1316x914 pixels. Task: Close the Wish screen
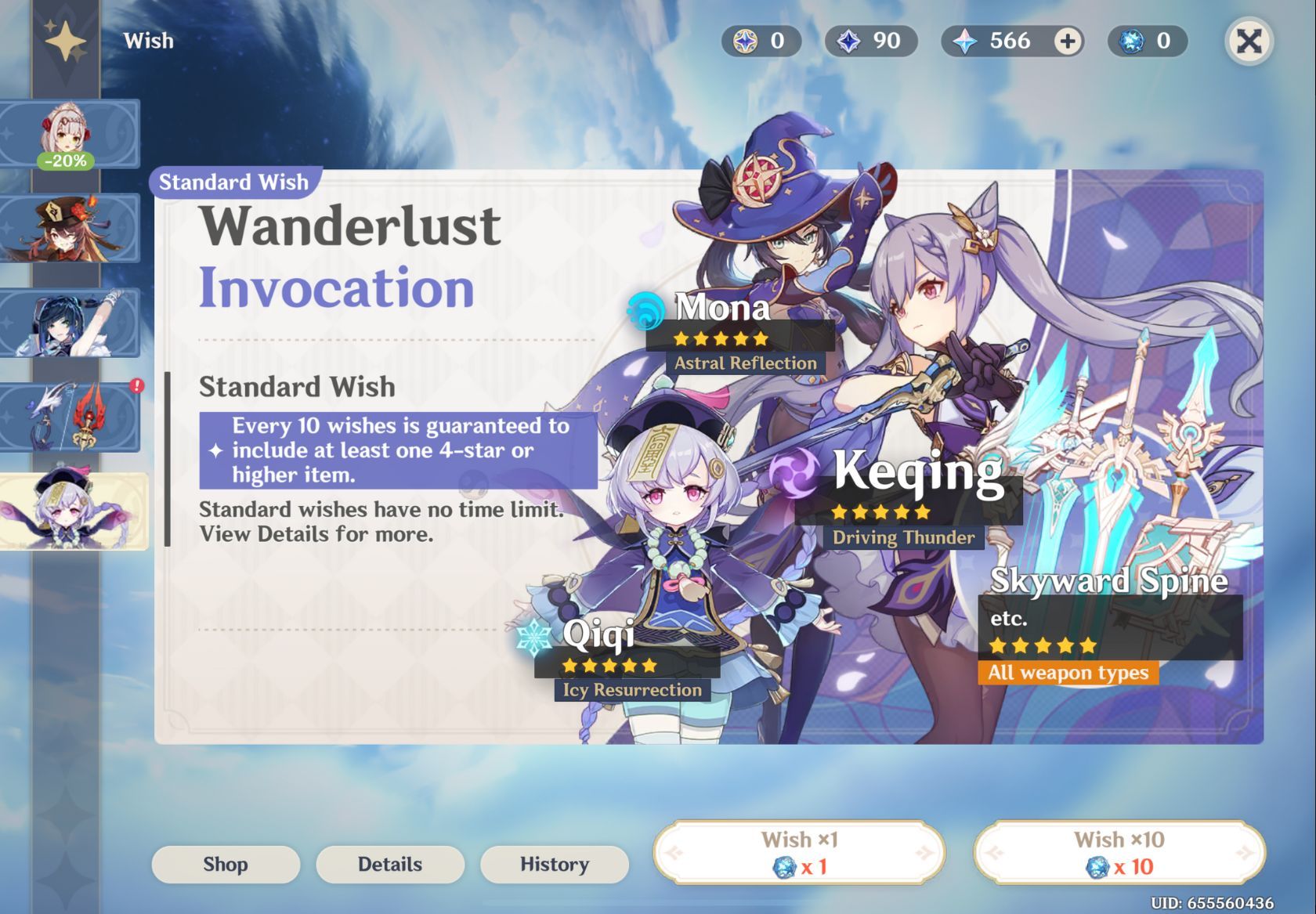[1249, 41]
